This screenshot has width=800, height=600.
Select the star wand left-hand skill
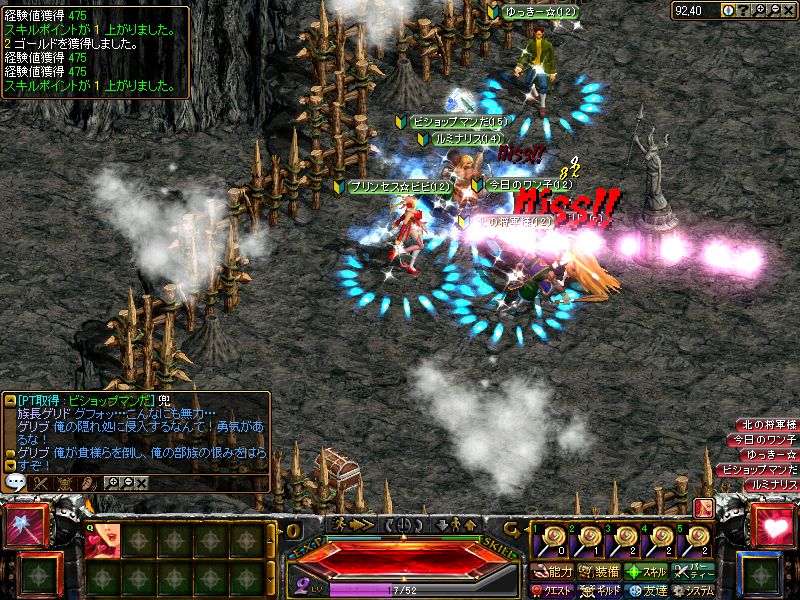(22, 526)
